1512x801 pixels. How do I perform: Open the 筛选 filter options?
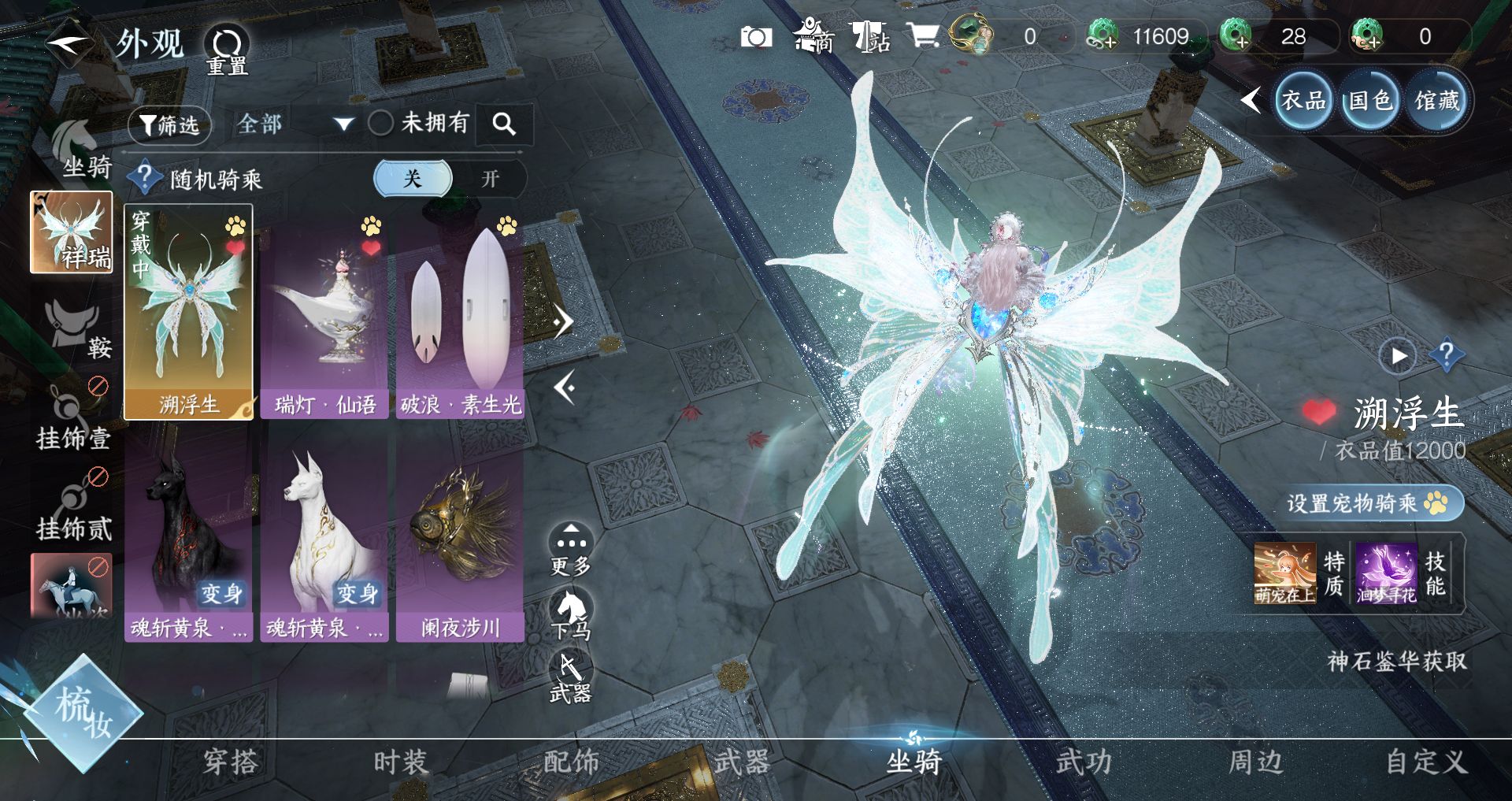pos(169,124)
